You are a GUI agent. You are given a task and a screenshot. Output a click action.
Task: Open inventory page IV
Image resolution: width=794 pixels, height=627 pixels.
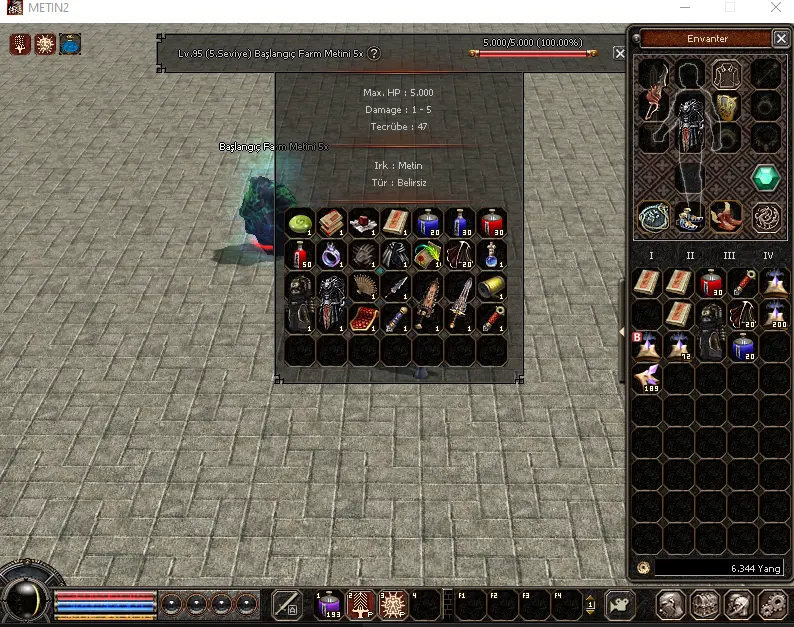coord(768,256)
